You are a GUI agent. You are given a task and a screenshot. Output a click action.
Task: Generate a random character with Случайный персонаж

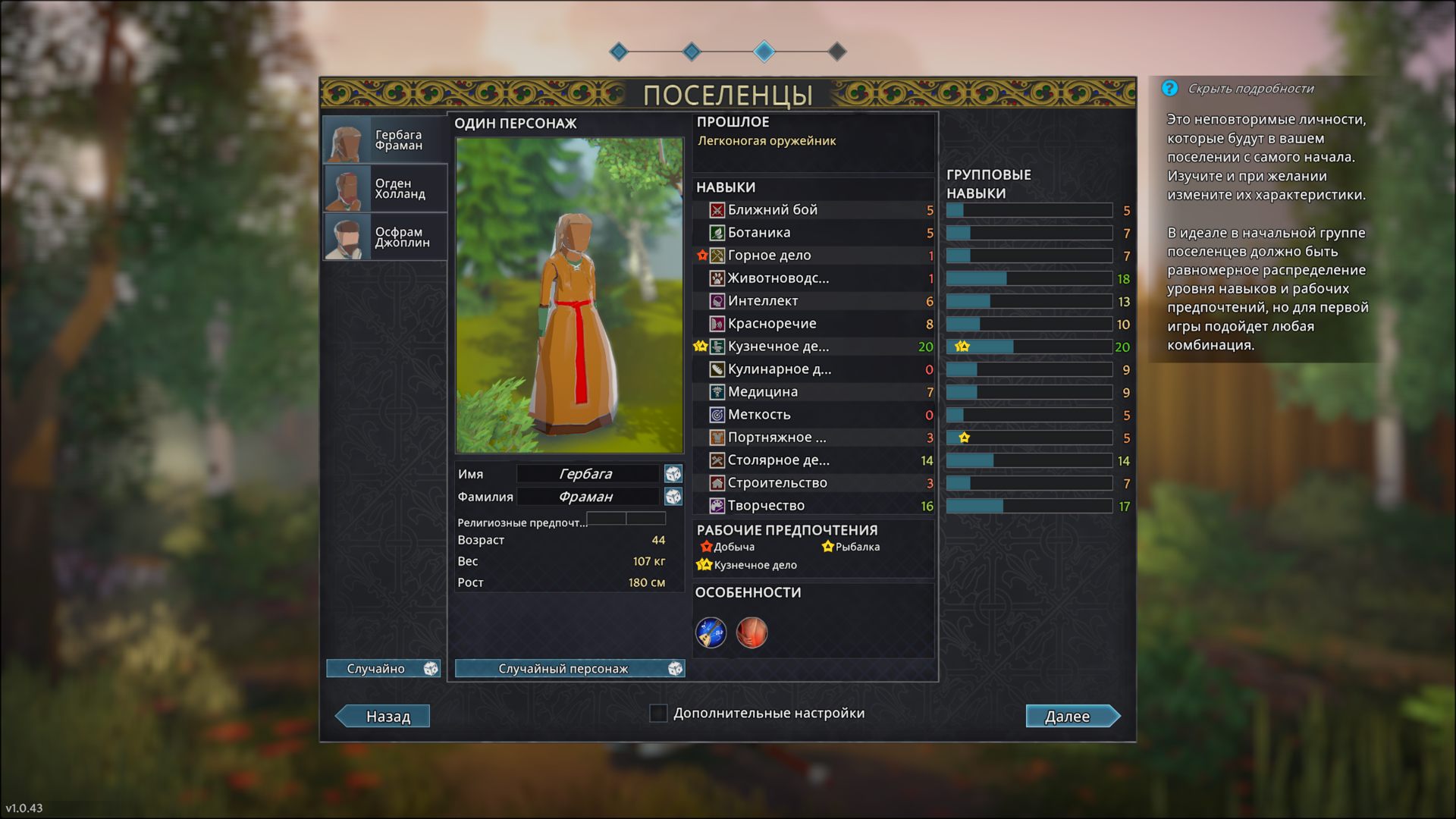pyautogui.click(x=570, y=668)
